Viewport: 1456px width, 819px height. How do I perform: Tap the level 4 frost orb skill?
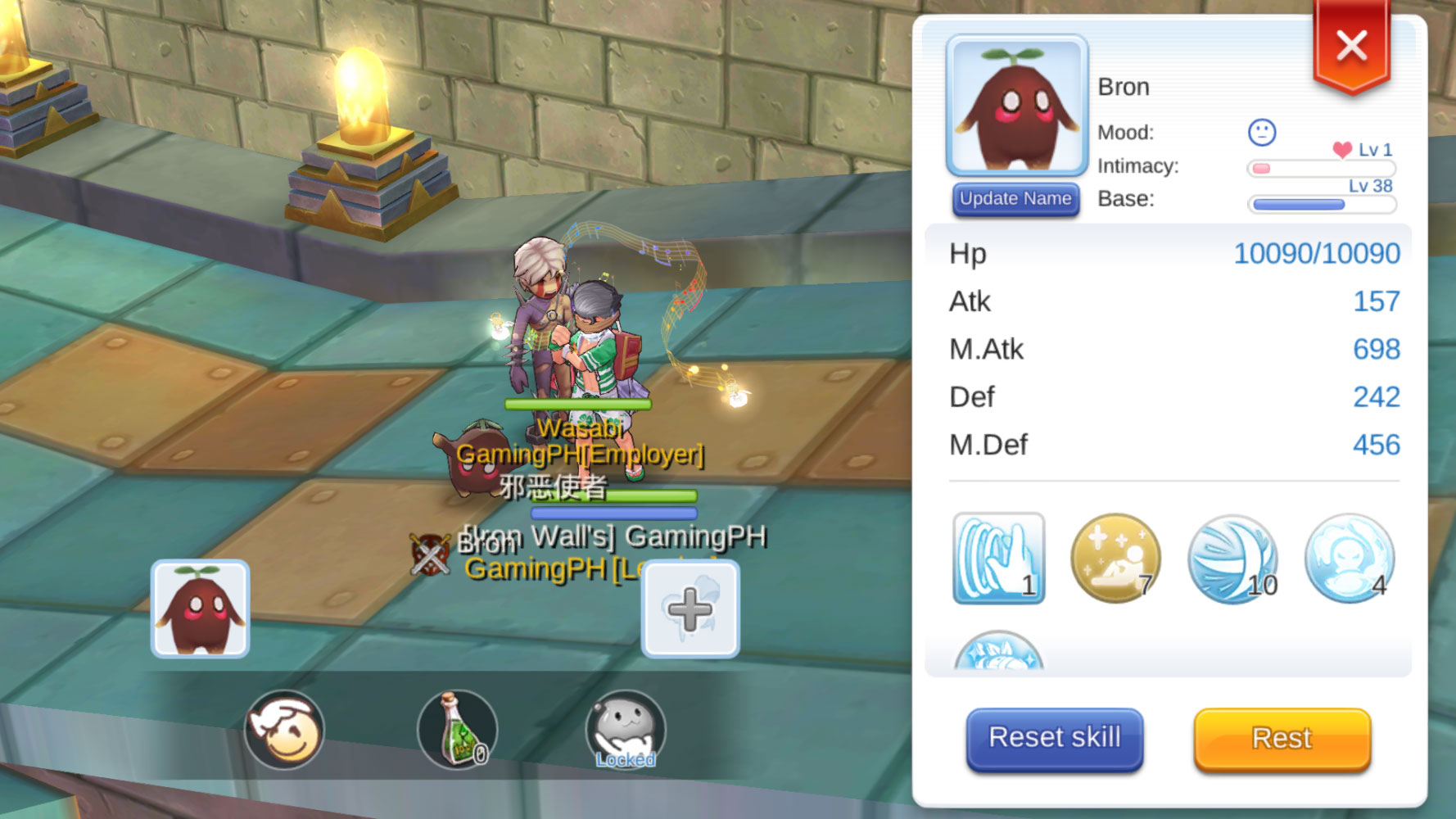point(1349,559)
